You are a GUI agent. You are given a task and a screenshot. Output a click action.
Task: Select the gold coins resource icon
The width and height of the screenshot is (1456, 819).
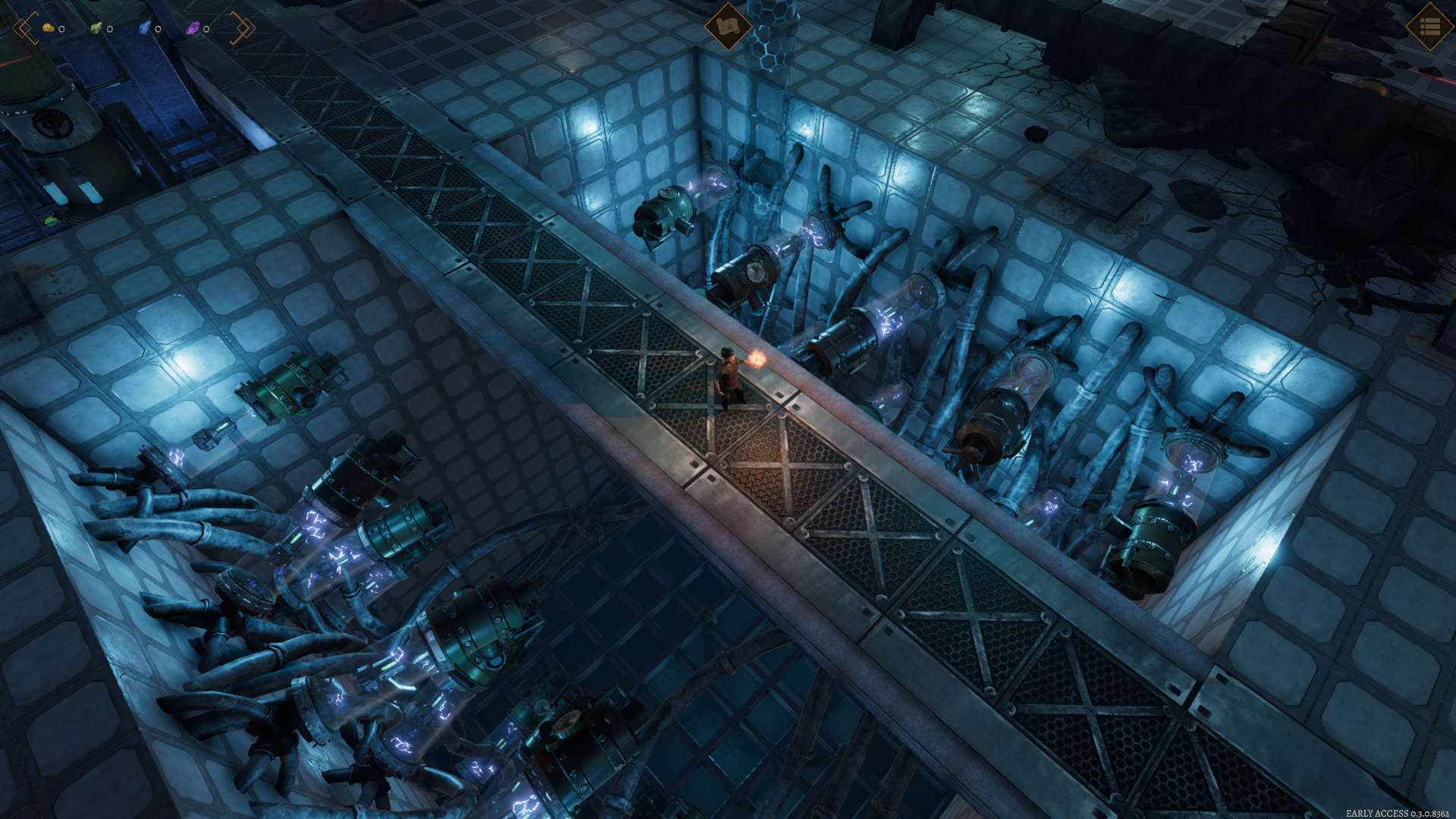click(x=48, y=28)
